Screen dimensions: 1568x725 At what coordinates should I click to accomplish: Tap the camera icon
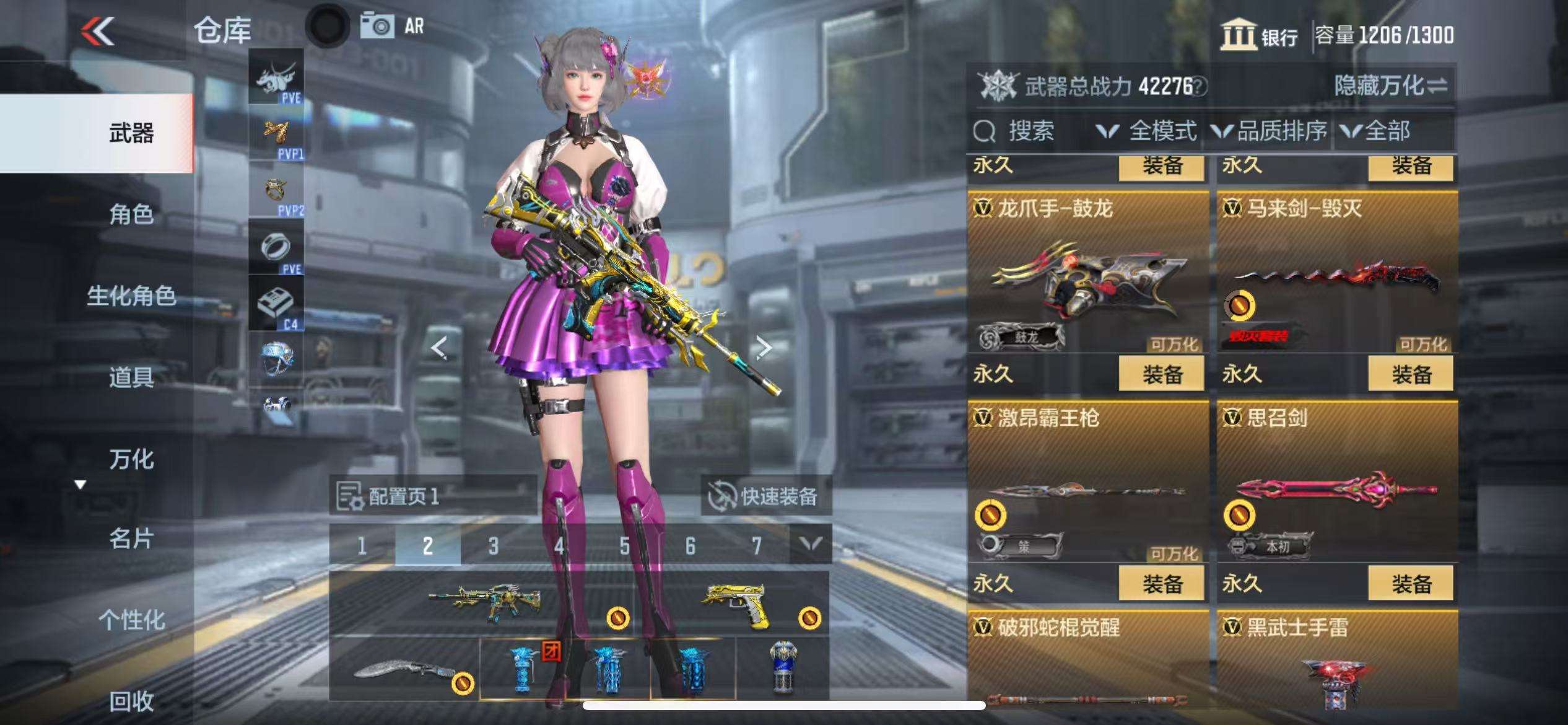pyautogui.click(x=377, y=27)
